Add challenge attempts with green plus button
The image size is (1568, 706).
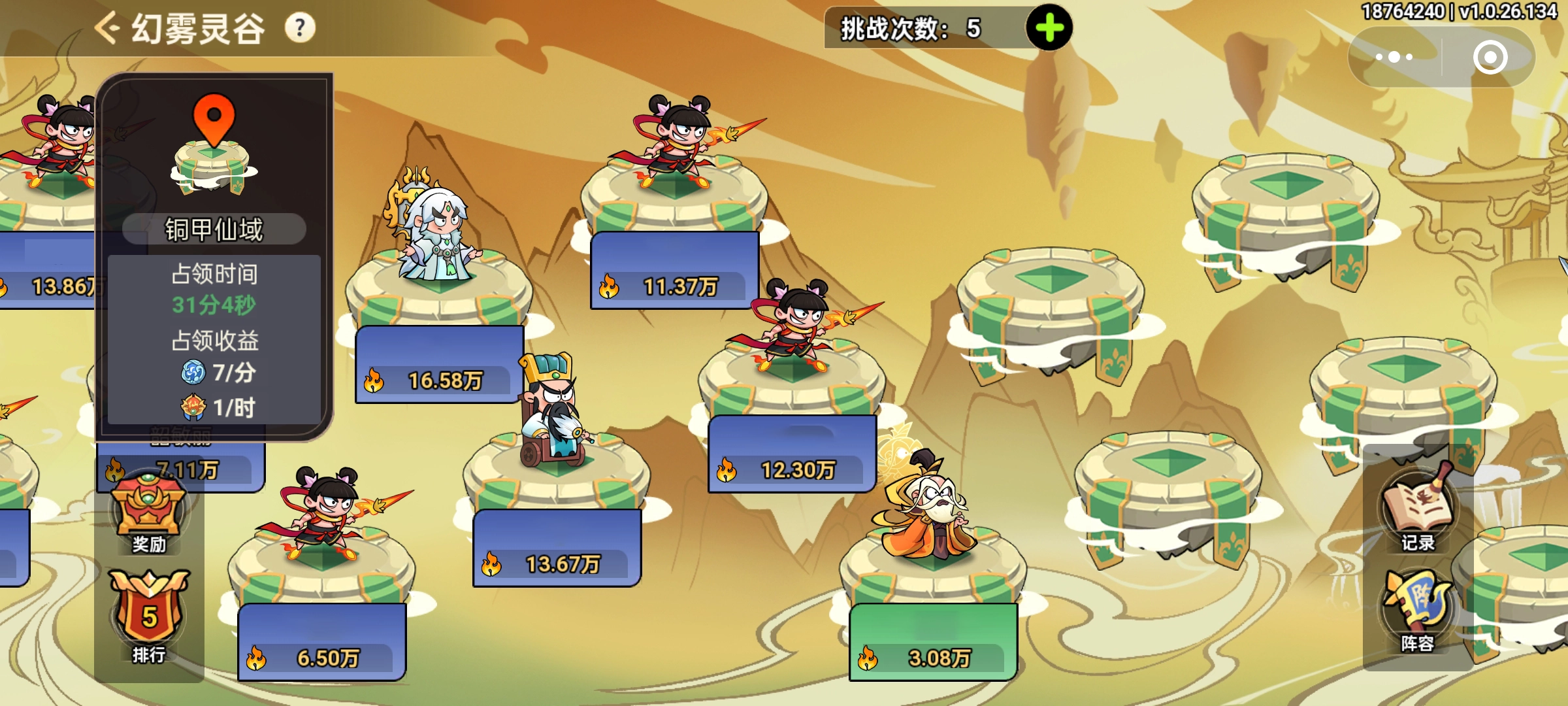[x=1049, y=28]
